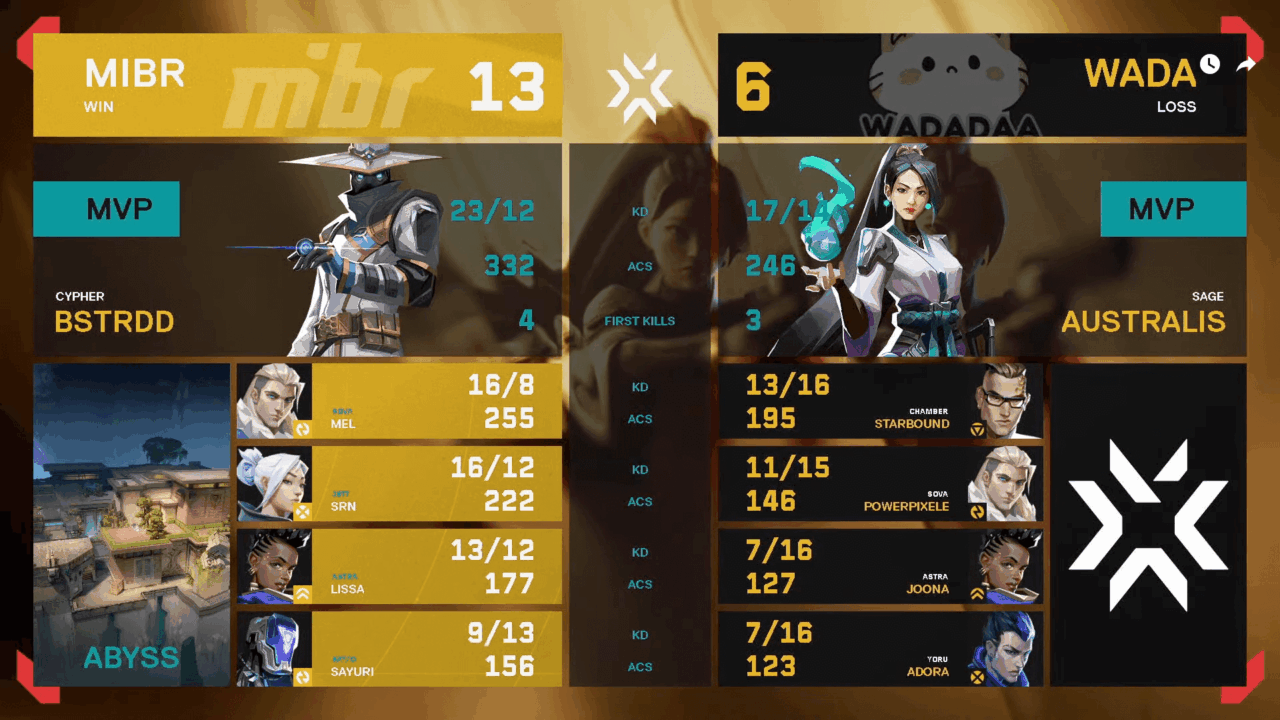1280x720 pixels.
Task: Click the white VCT emblem on WADA side
Action: (x=1147, y=520)
